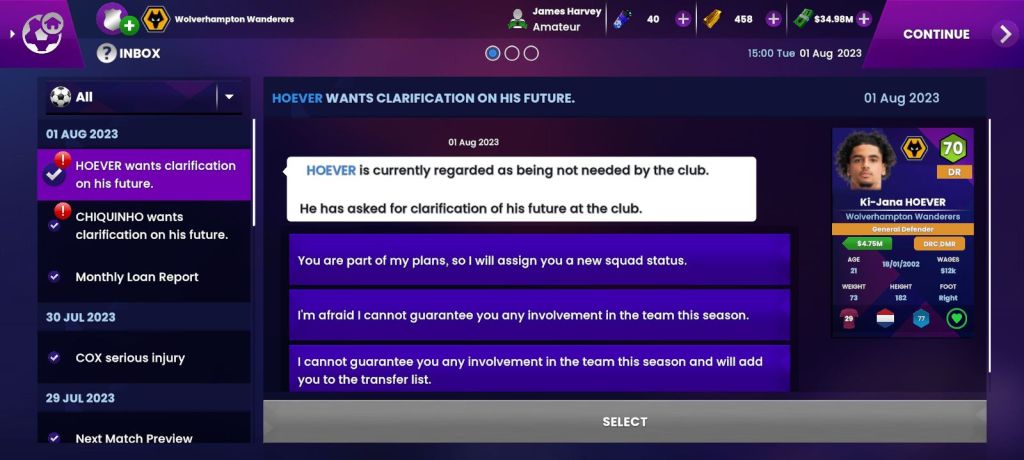Open CHIQUINHO wants clarification message

click(151, 225)
